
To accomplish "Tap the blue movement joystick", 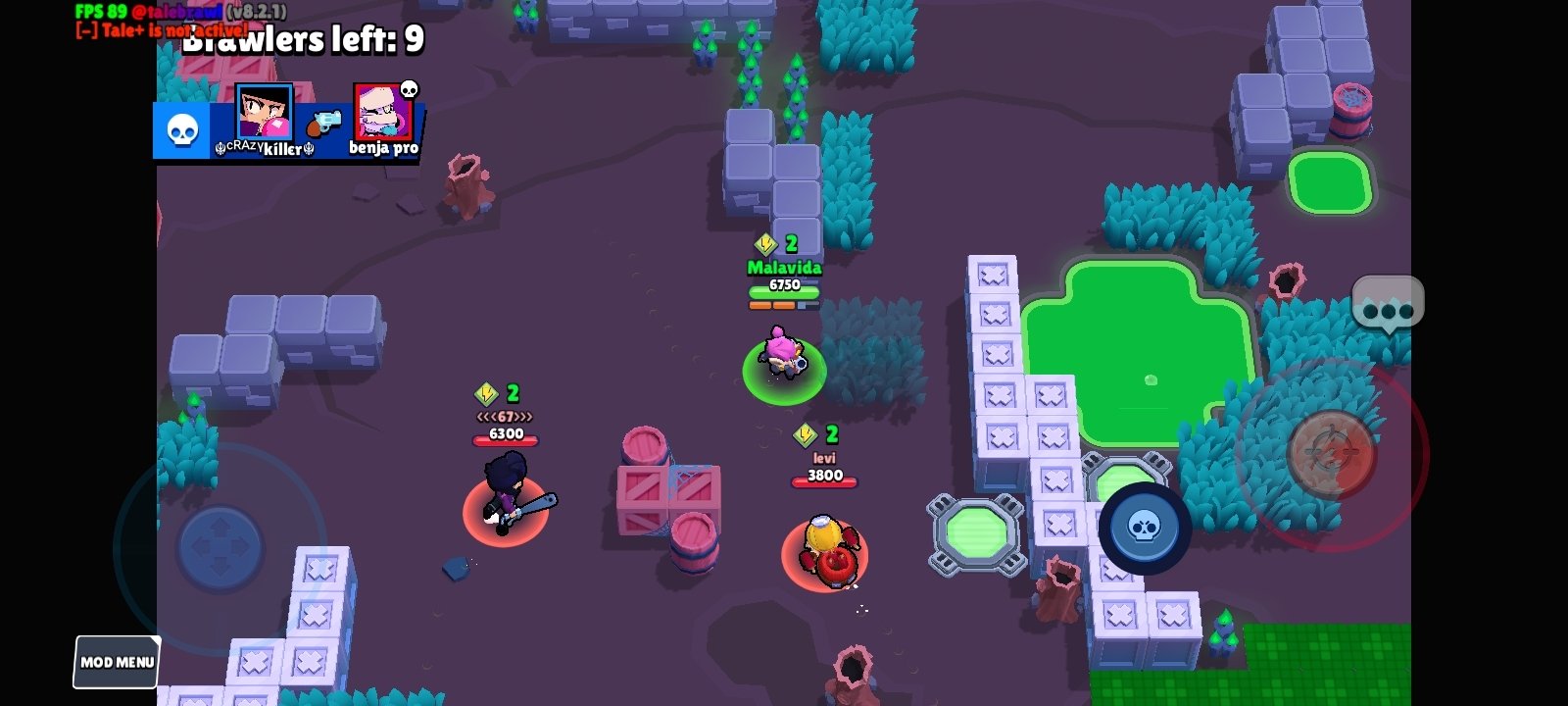I will 220,547.
